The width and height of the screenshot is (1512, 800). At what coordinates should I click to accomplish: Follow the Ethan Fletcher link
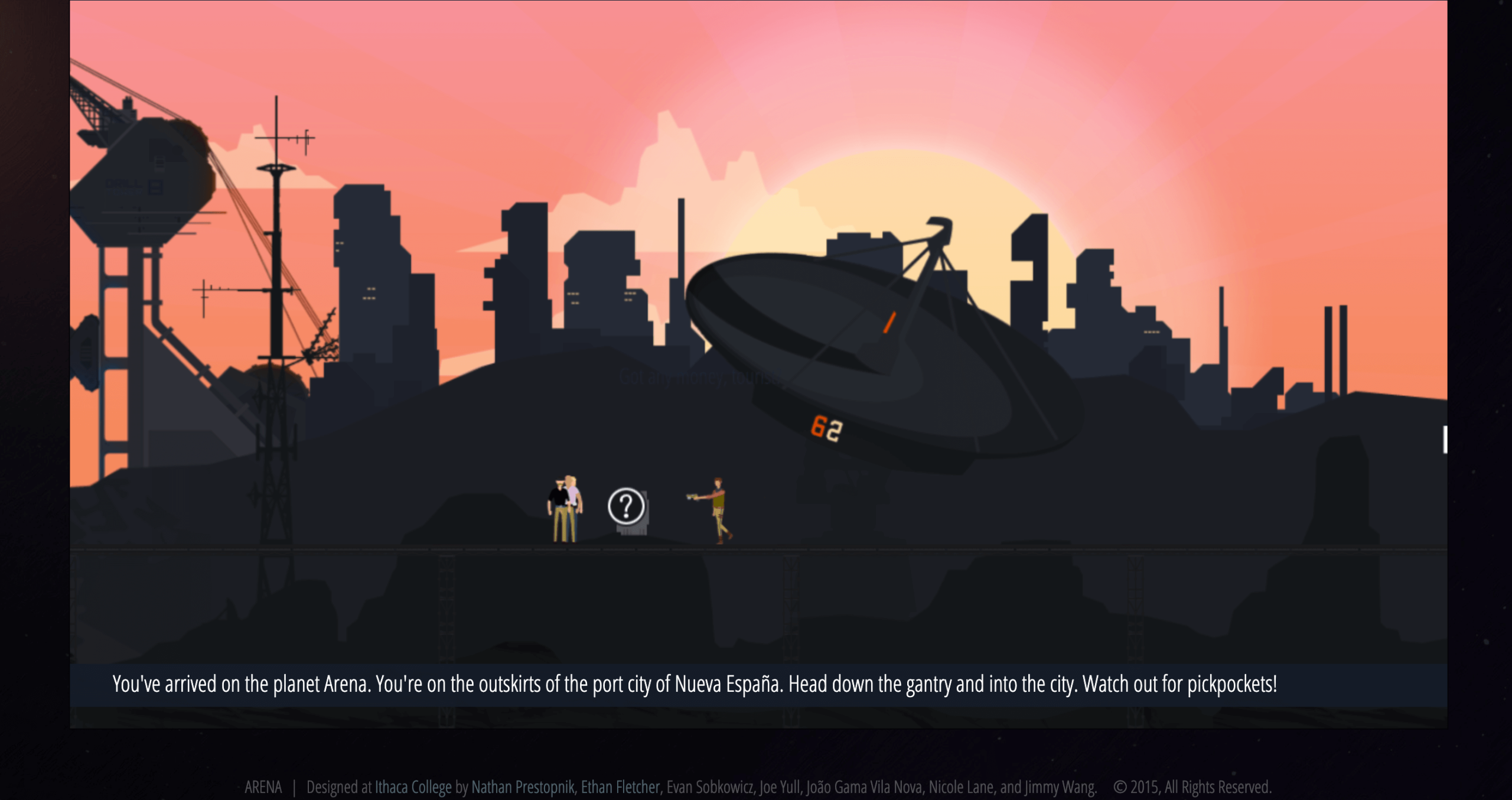point(620,787)
